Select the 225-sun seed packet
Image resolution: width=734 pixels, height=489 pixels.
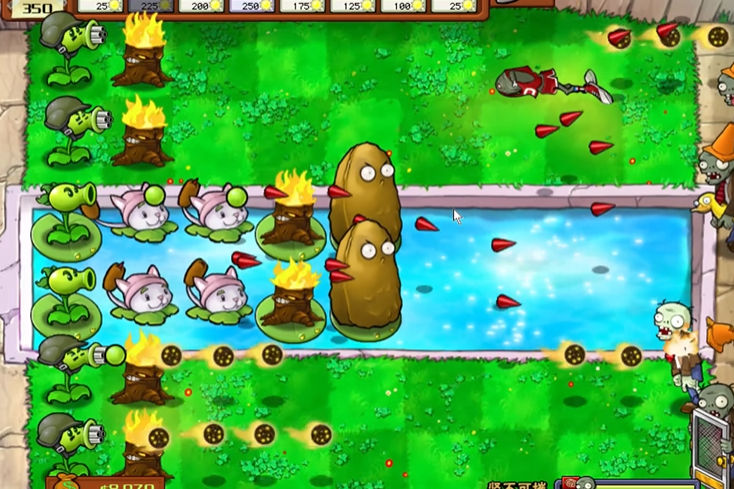coord(150,6)
